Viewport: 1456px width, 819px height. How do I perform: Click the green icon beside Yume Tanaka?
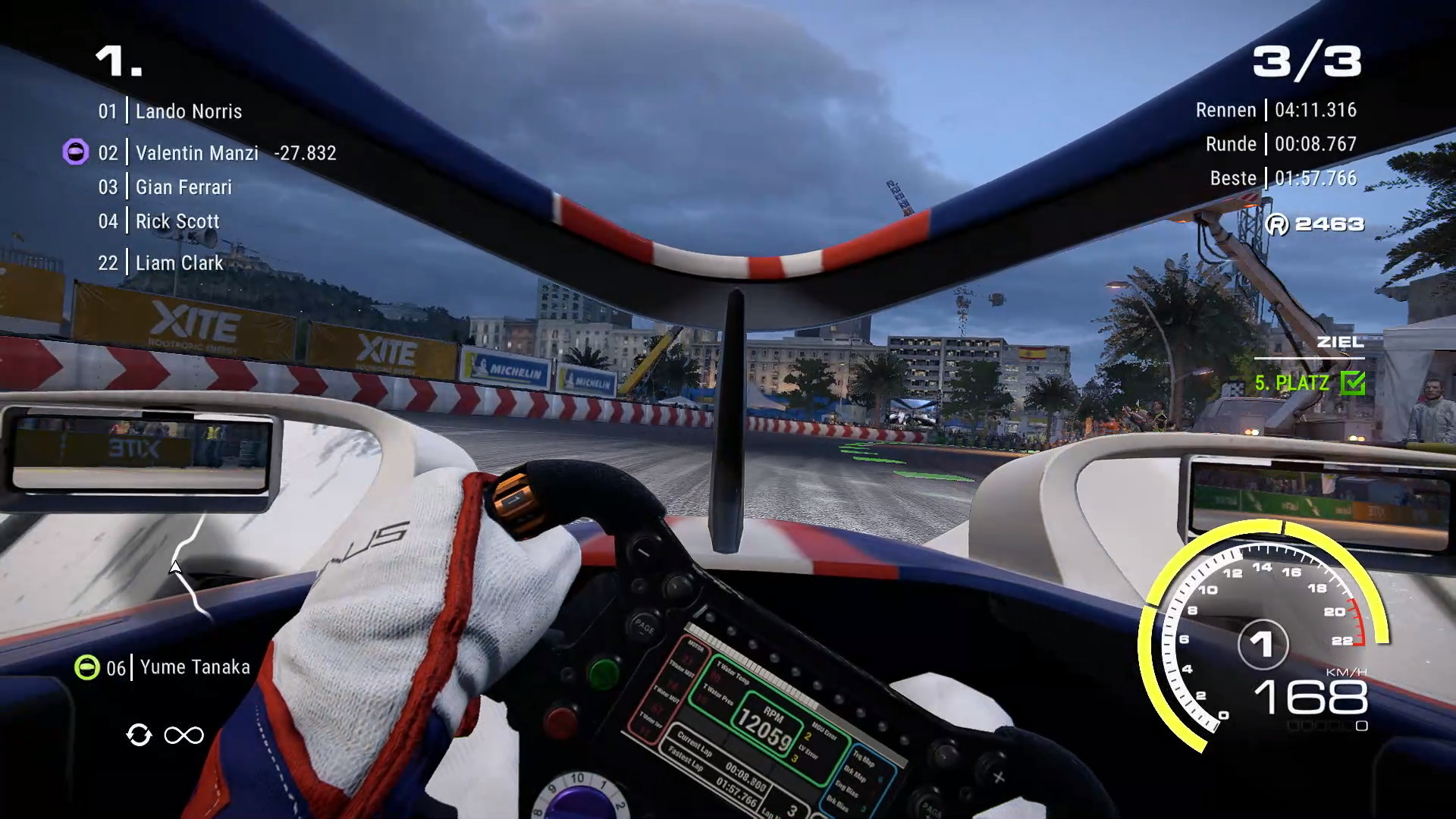[x=86, y=667]
